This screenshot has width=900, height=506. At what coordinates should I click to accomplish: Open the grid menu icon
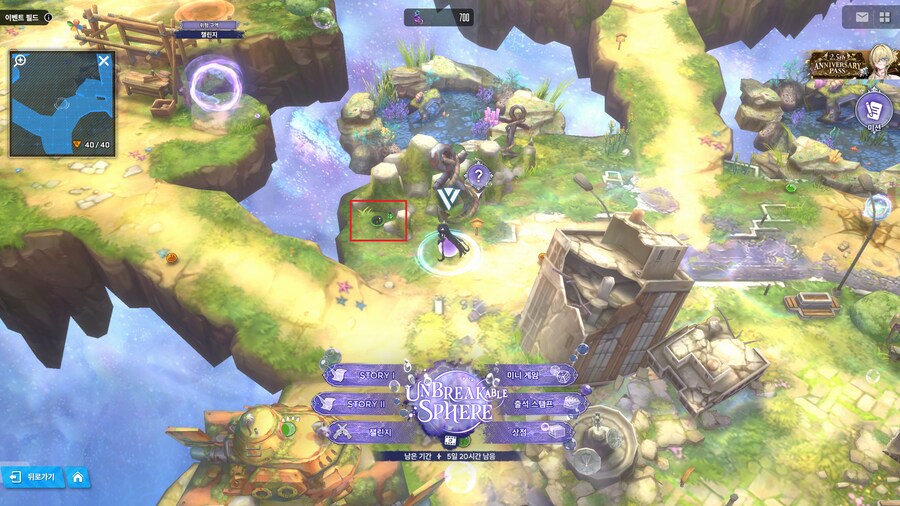pyautogui.click(x=884, y=17)
